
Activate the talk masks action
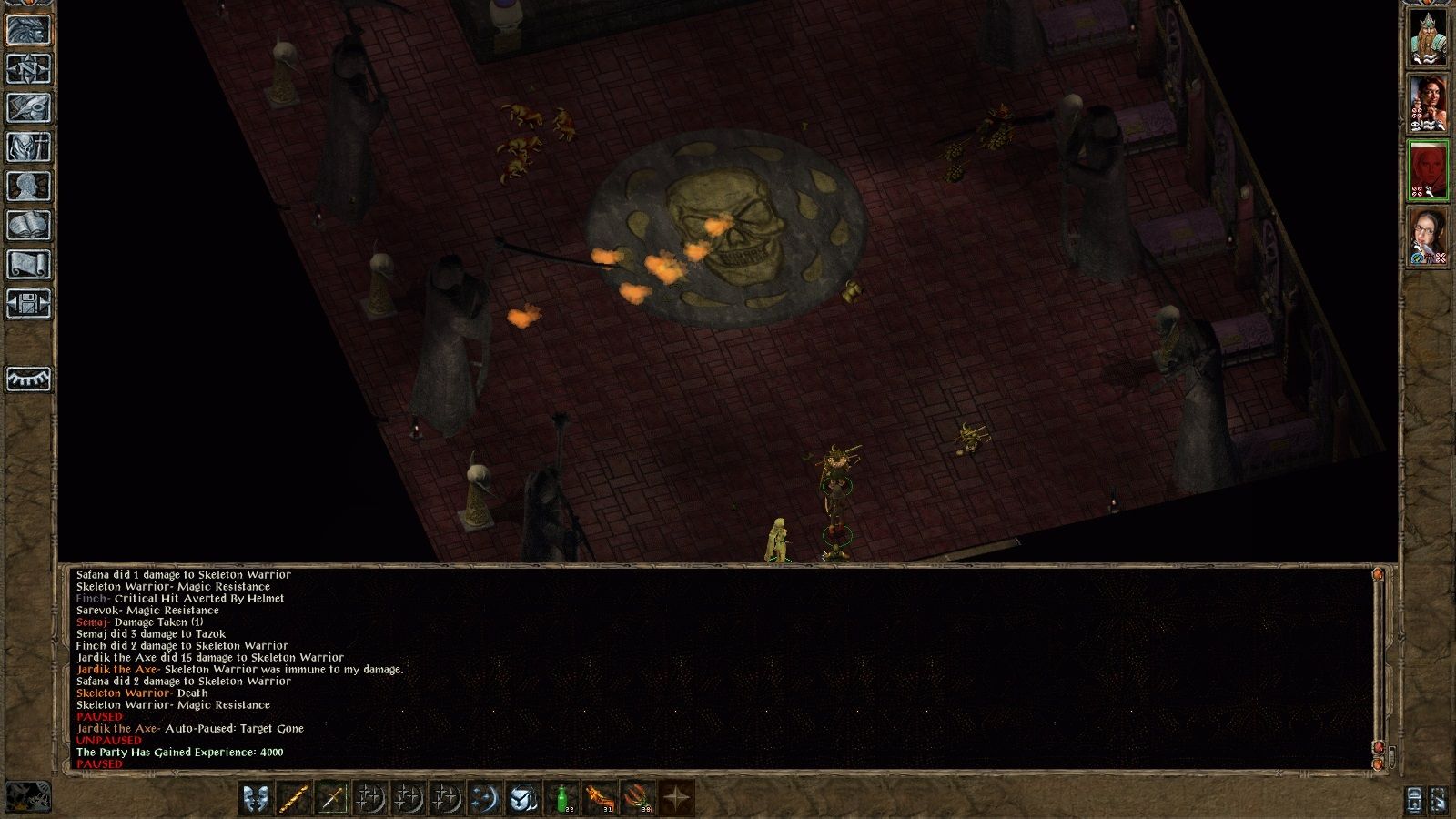256,798
